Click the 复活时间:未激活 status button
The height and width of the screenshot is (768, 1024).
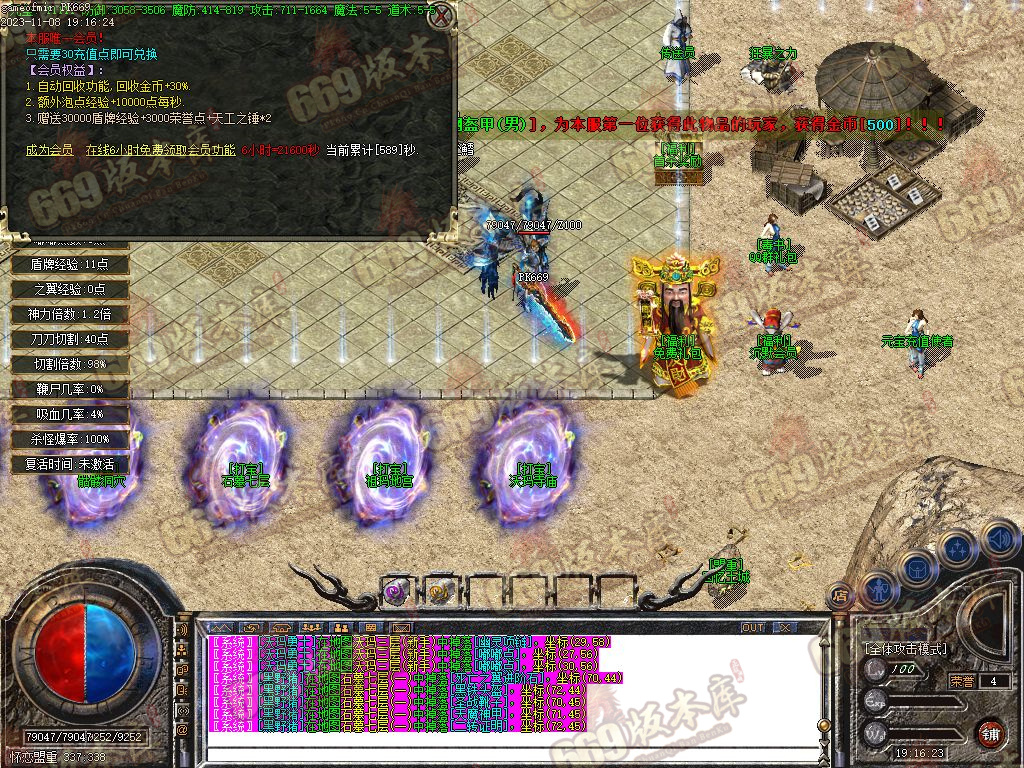(x=69, y=464)
